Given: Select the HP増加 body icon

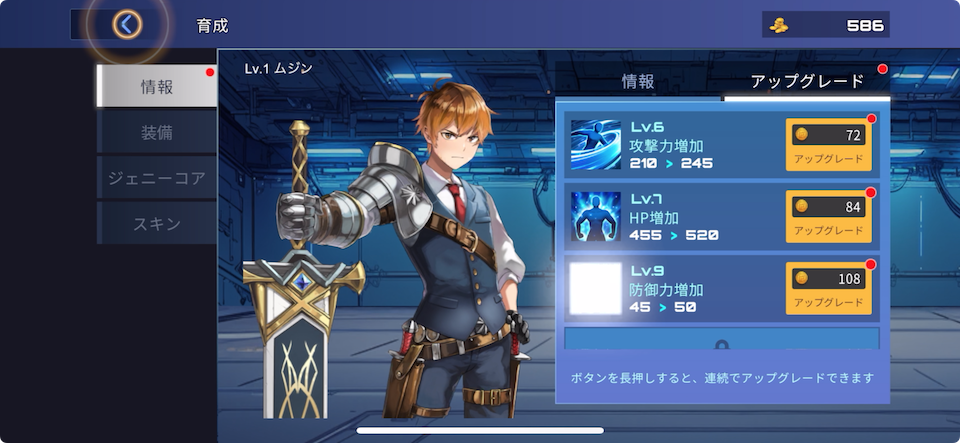Looking at the screenshot, I should [x=596, y=216].
